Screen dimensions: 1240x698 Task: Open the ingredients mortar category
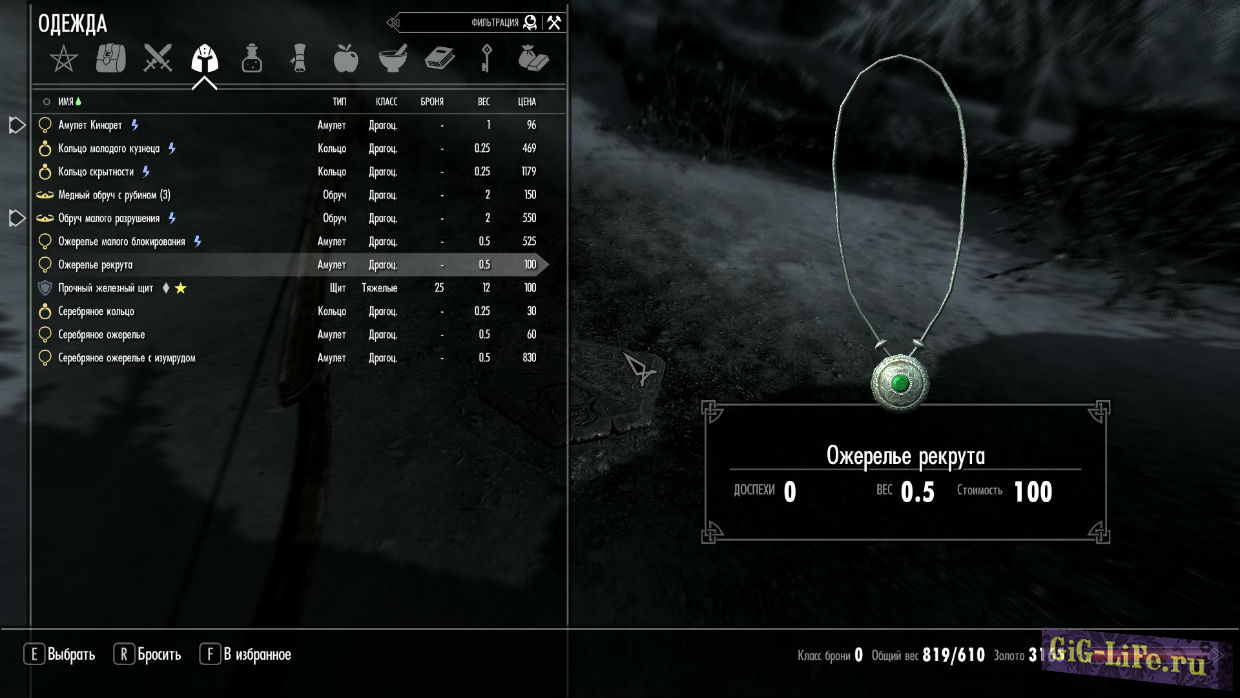coord(392,59)
